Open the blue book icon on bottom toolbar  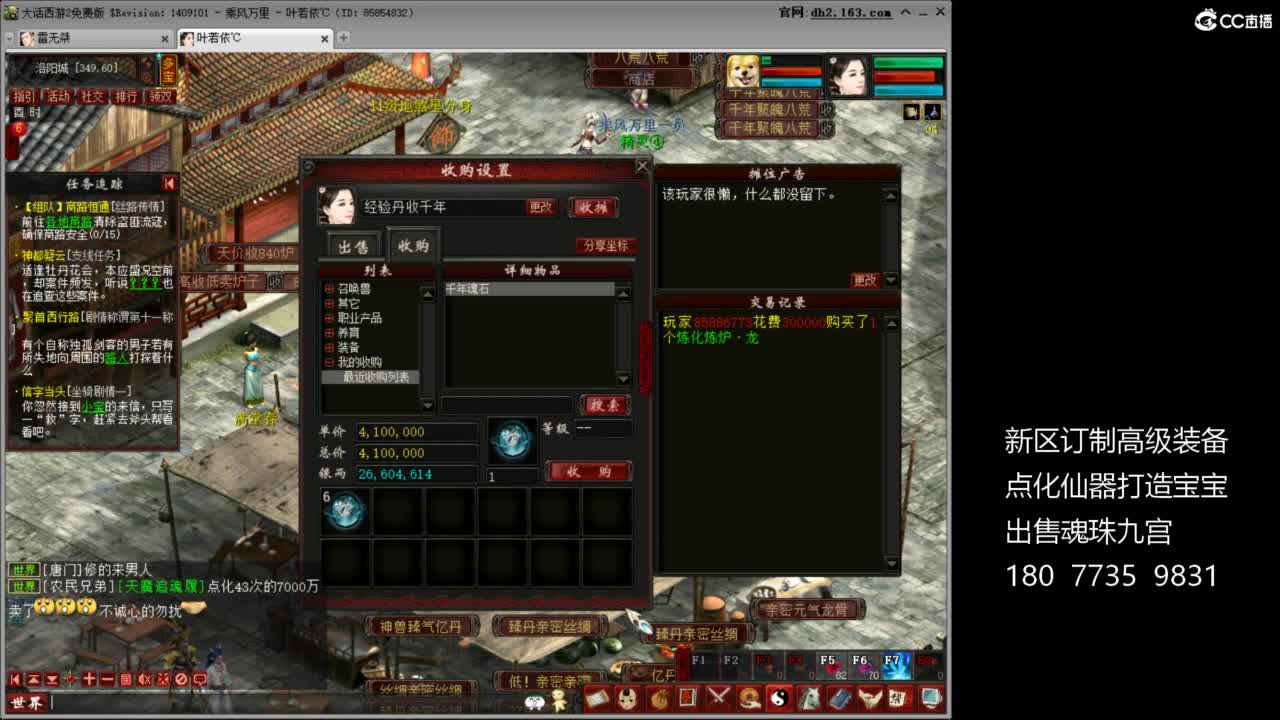click(x=840, y=696)
